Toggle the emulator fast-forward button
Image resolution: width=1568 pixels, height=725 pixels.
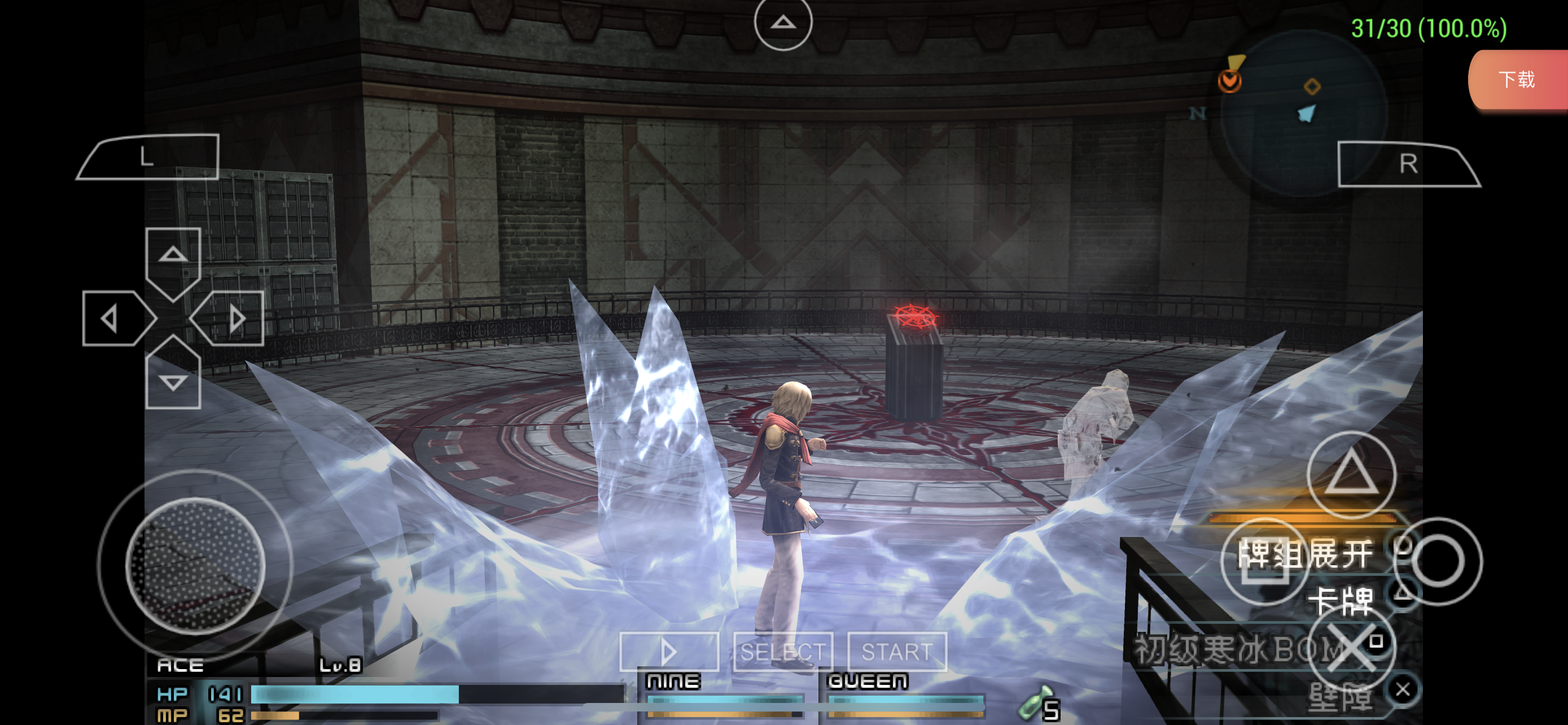[669, 652]
